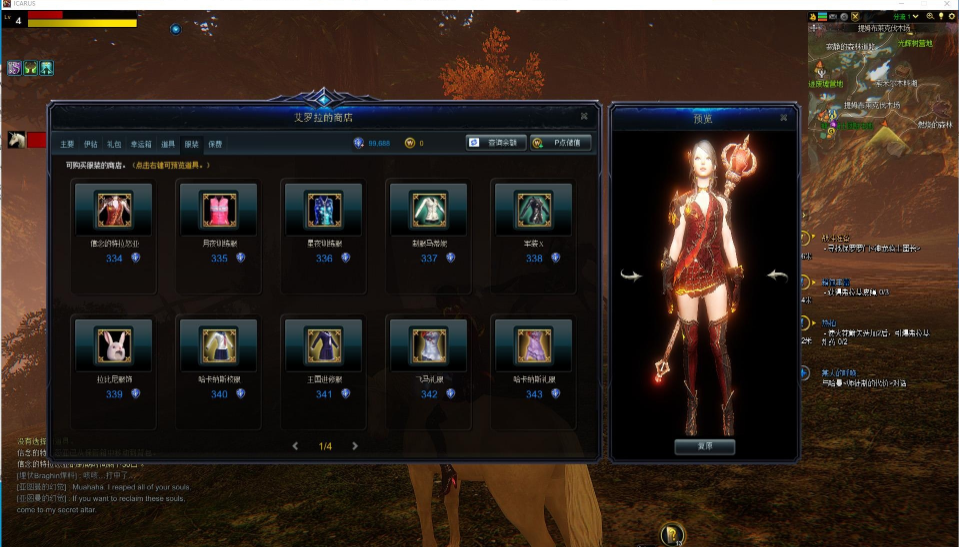Choose the pink outfit priced 335
The image size is (959, 547).
[219, 210]
